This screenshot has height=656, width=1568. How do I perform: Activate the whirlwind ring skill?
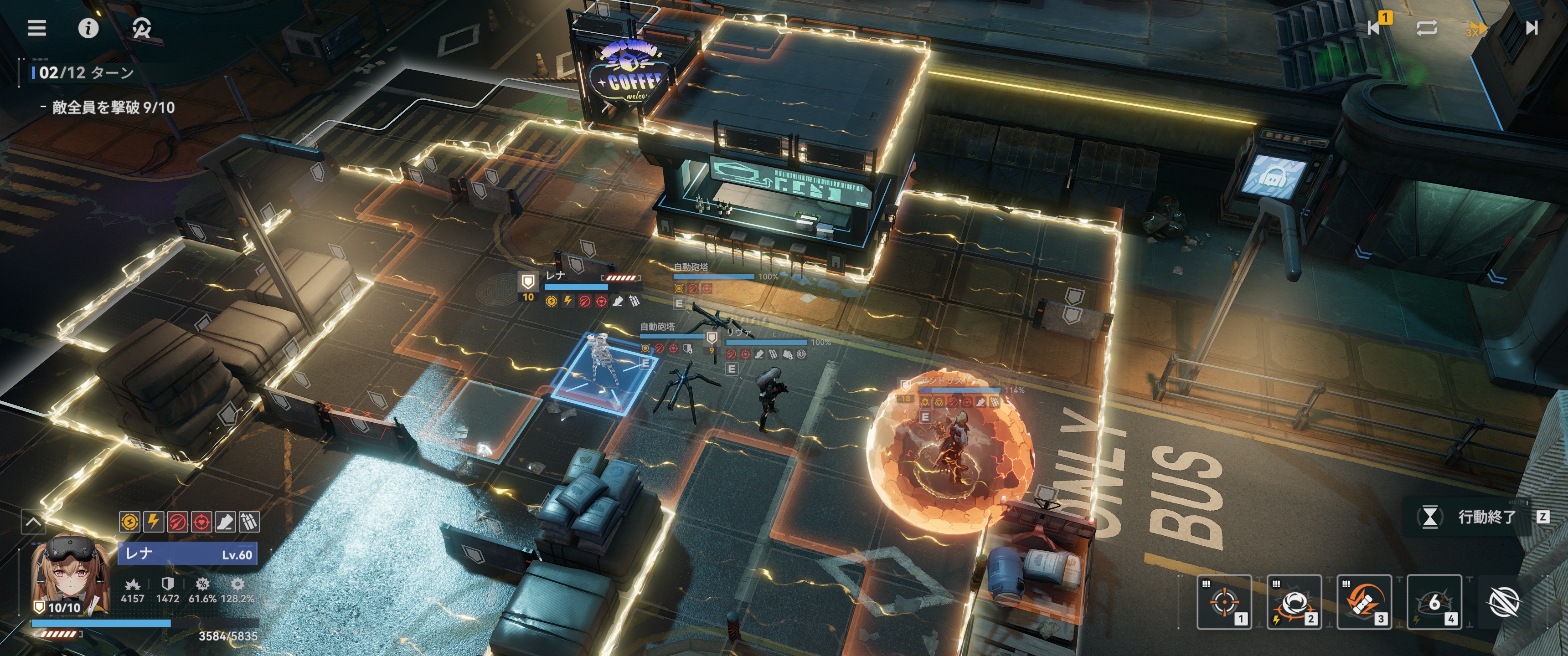coord(1294,601)
